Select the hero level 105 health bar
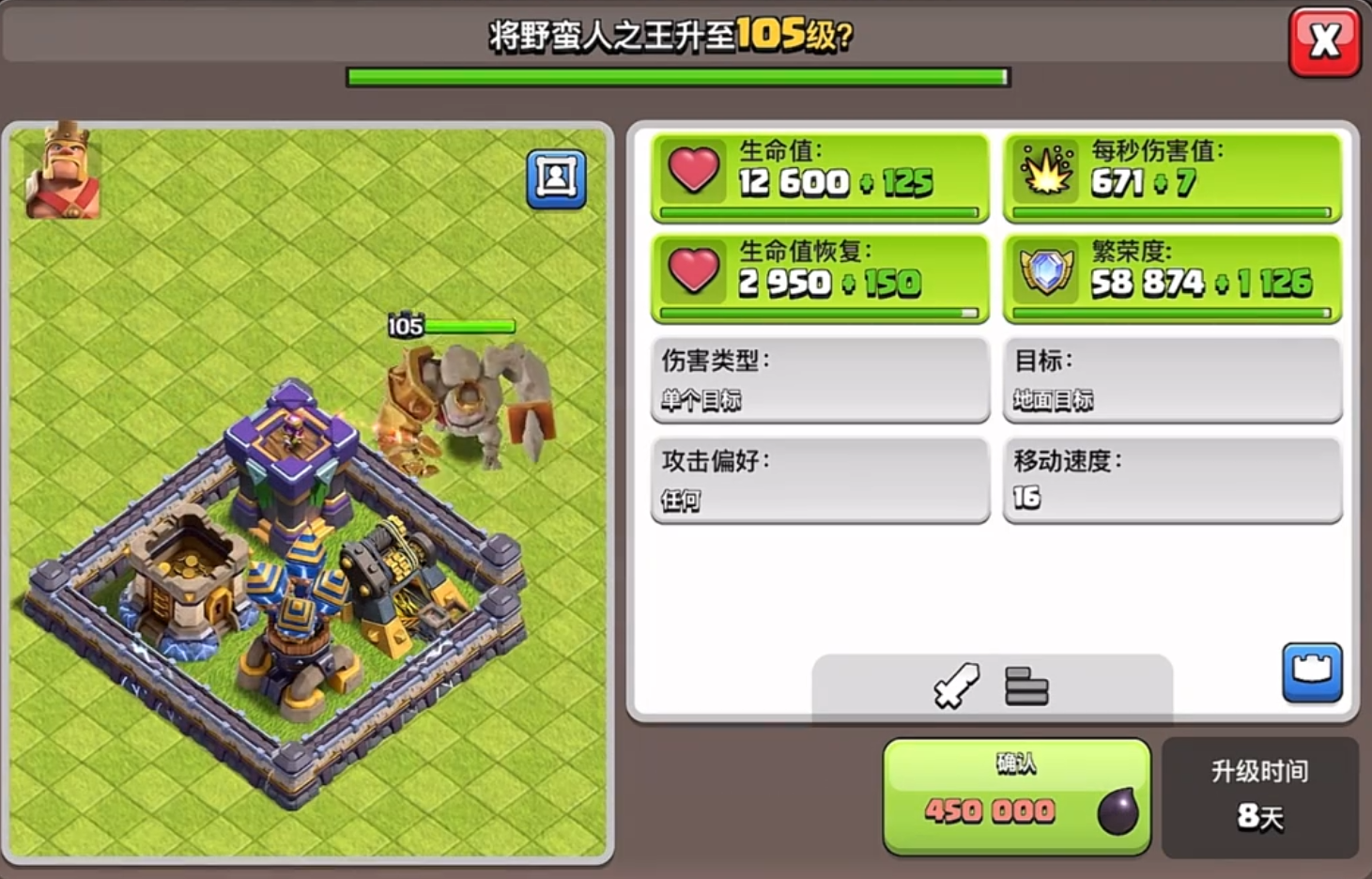The width and height of the screenshot is (1372, 879). 468,327
